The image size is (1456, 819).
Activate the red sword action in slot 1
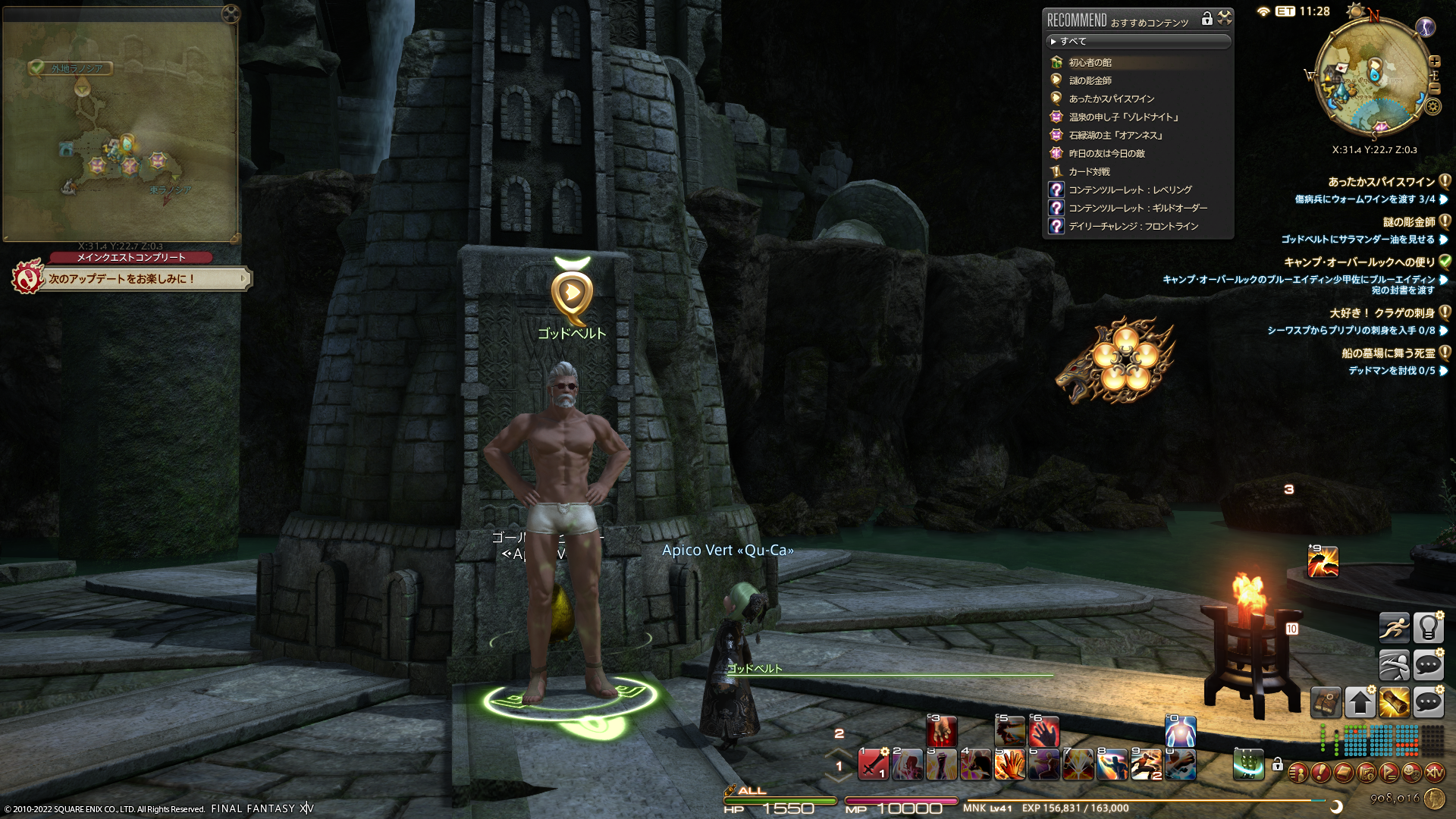(x=873, y=764)
